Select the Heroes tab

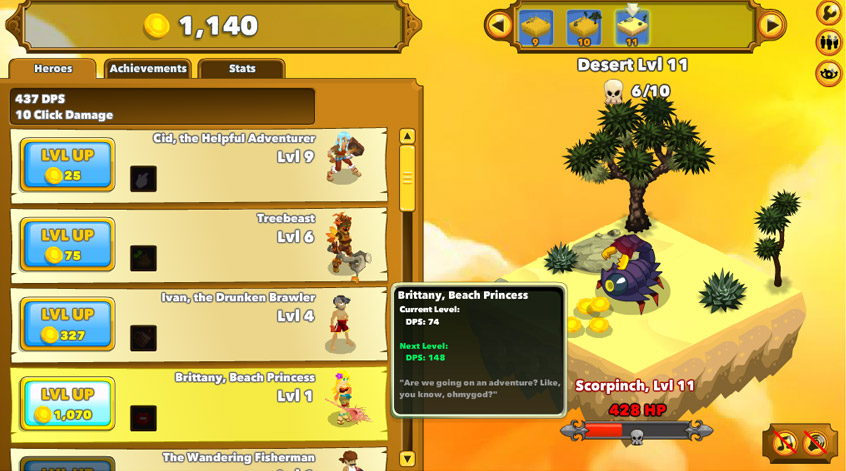pos(53,68)
